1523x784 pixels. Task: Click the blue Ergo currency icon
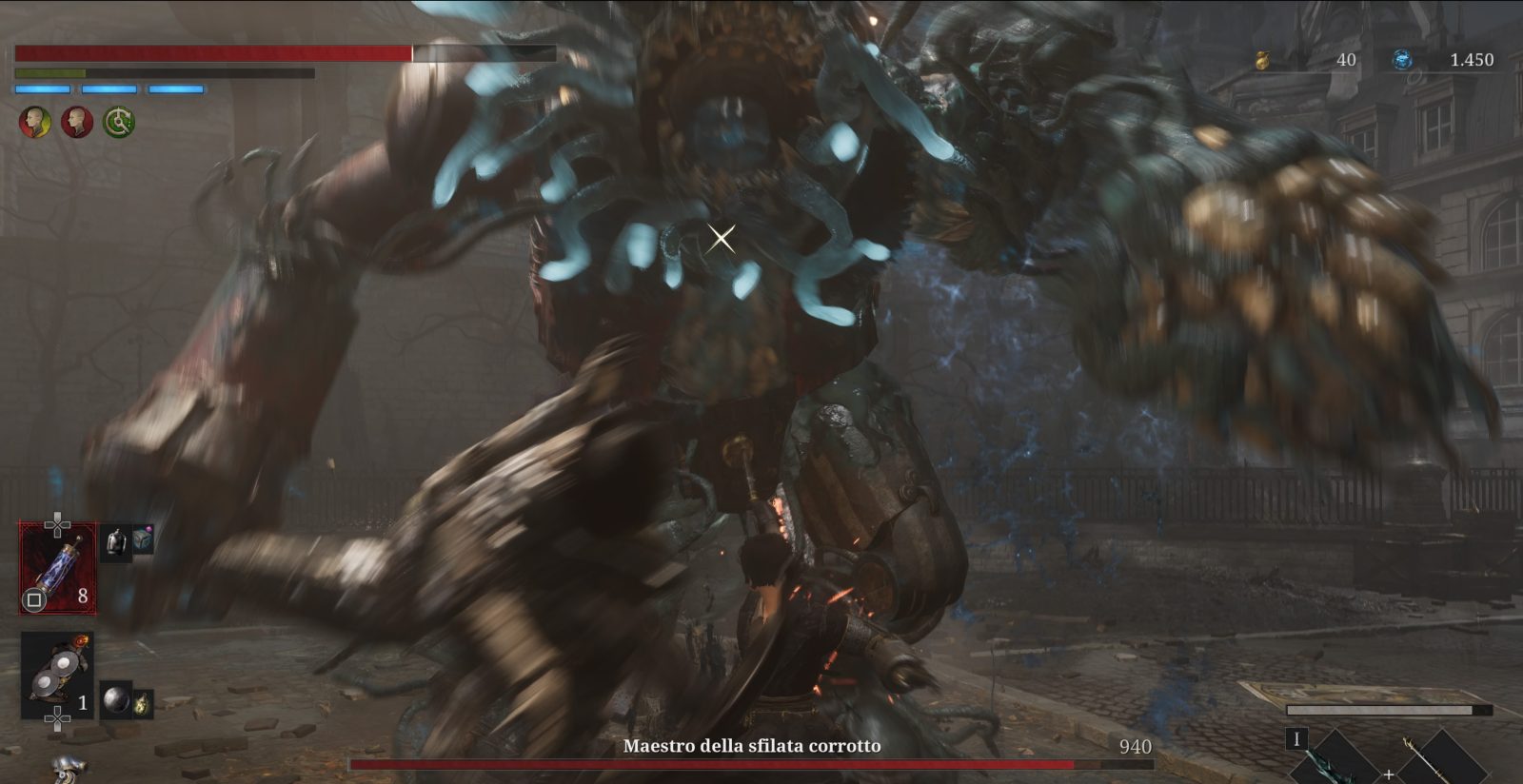tap(1402, 60)
